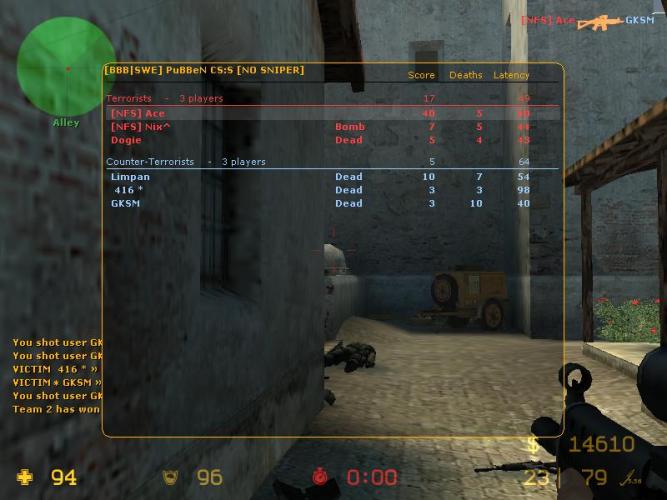Choose Dogie in the Terrorists list

coord(127,140)
